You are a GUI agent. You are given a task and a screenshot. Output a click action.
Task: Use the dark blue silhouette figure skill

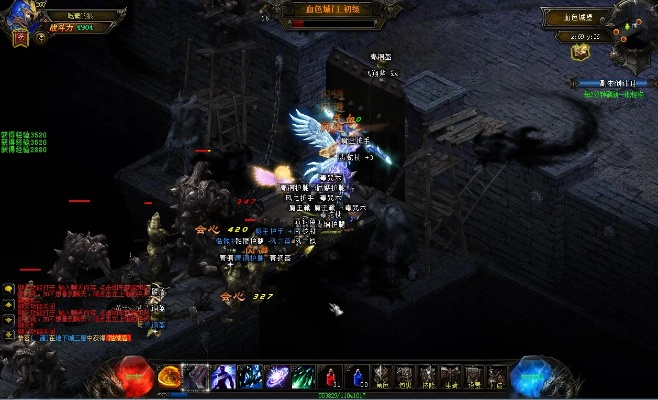click(x=224, y=376)
